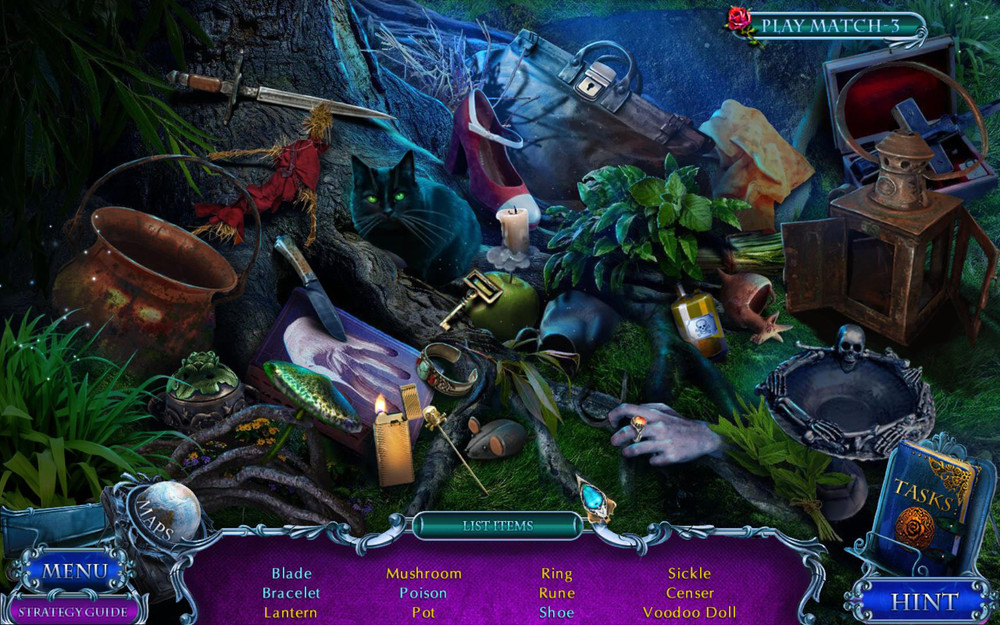This screenshot has height=625, width=1000.
Task: Open the Menu button
Action: coord(74,572)
